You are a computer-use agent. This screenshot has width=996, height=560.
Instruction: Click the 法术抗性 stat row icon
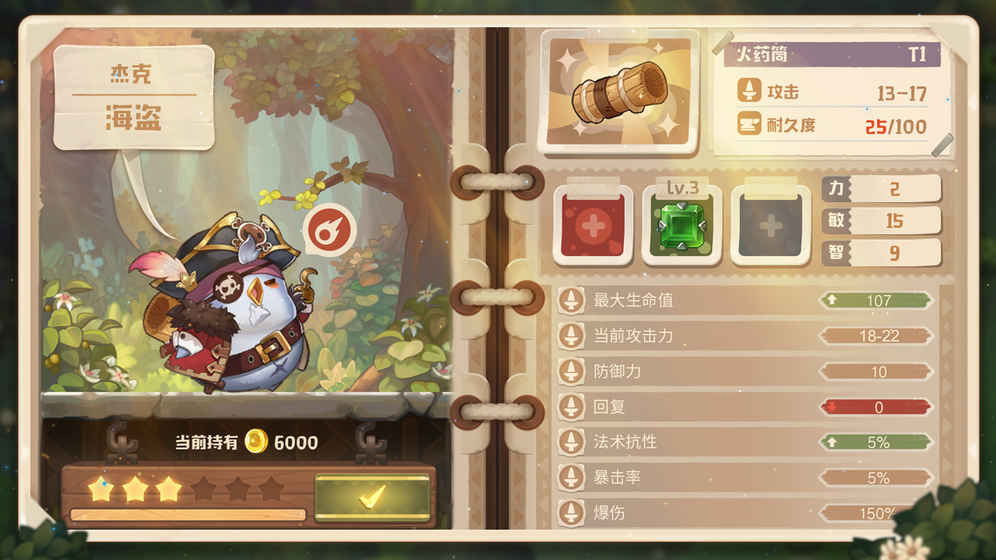pos(571,442)
